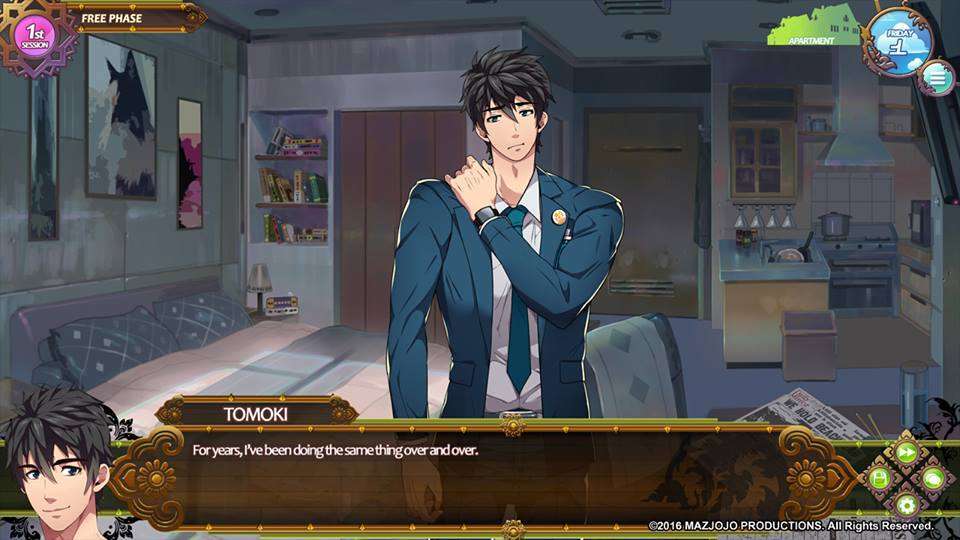Open the save game floppy disk icon

(879, 479)
